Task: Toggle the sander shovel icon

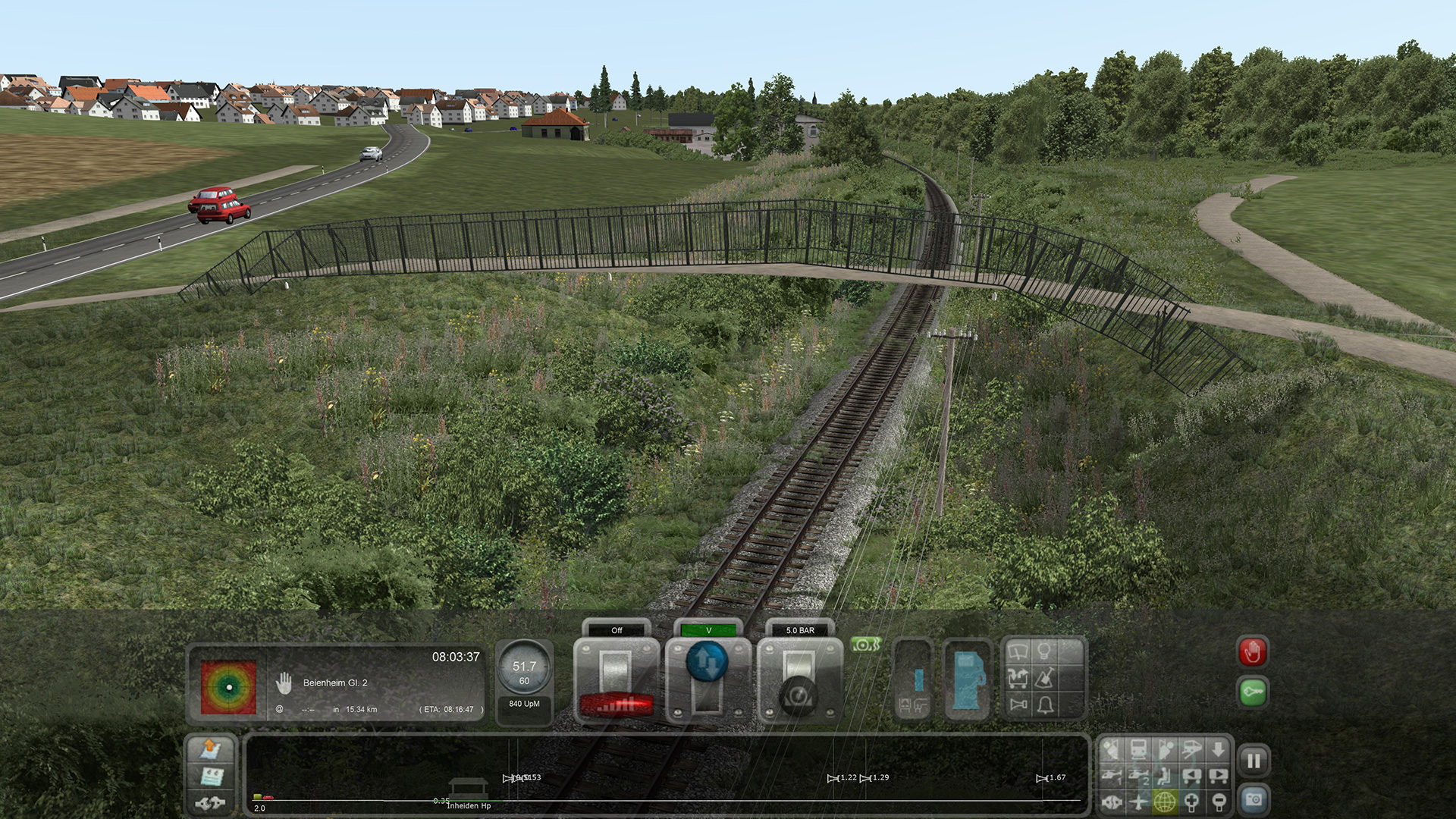Action: (x=1045, y=678)
